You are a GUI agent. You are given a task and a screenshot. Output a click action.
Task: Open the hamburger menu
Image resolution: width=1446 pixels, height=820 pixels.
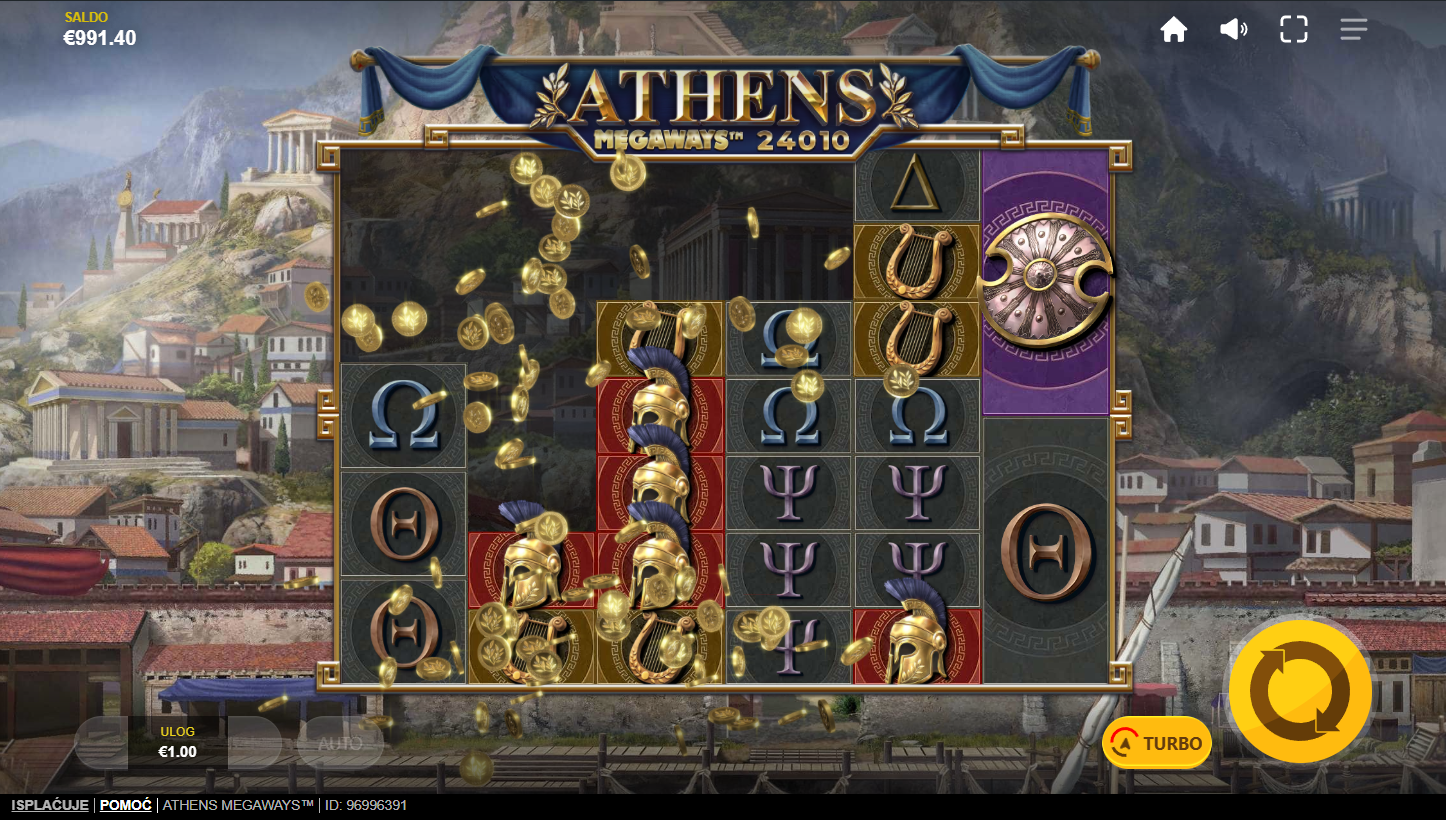click(x=1353, y=30)
